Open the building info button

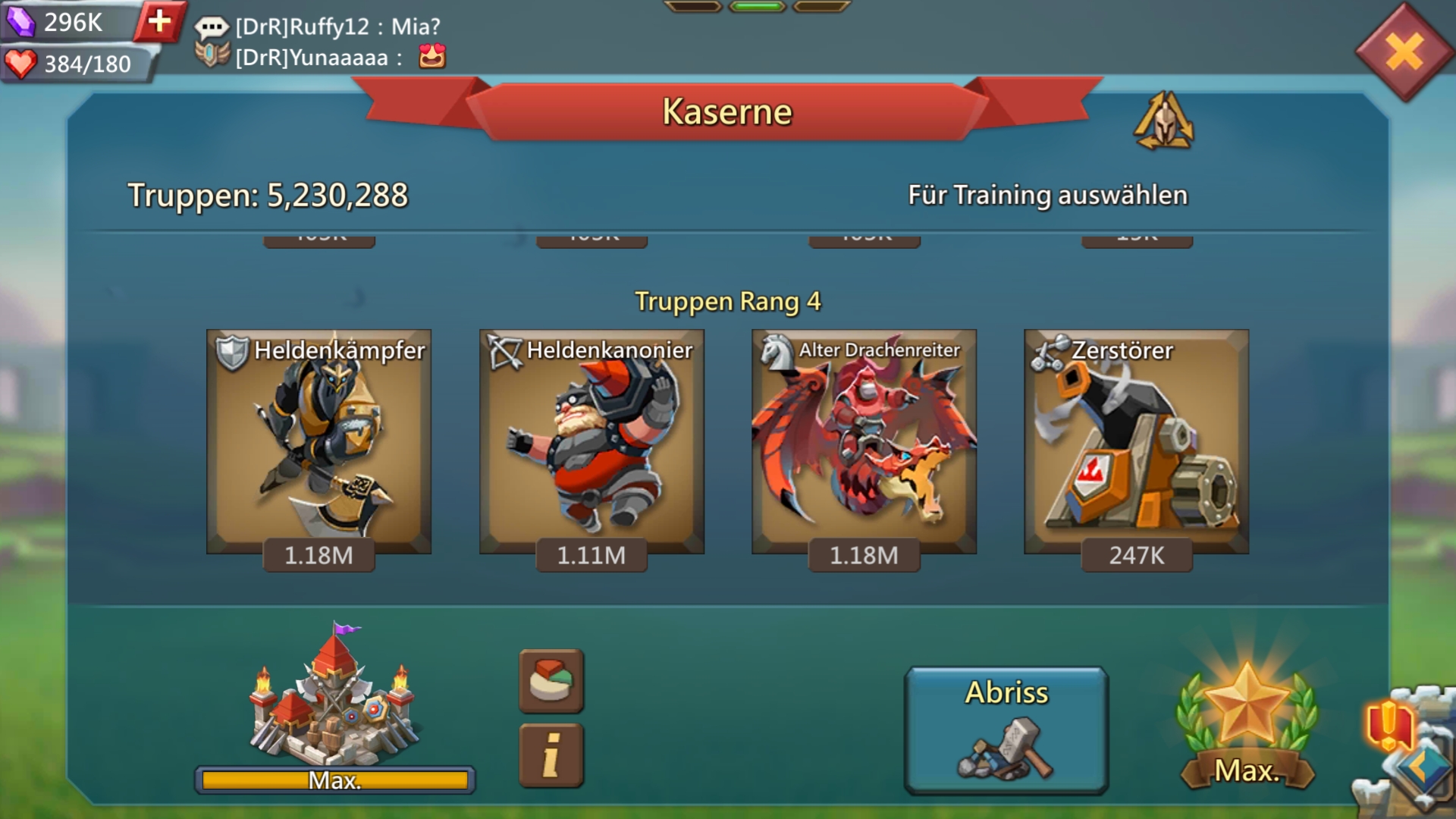(551, 755)
